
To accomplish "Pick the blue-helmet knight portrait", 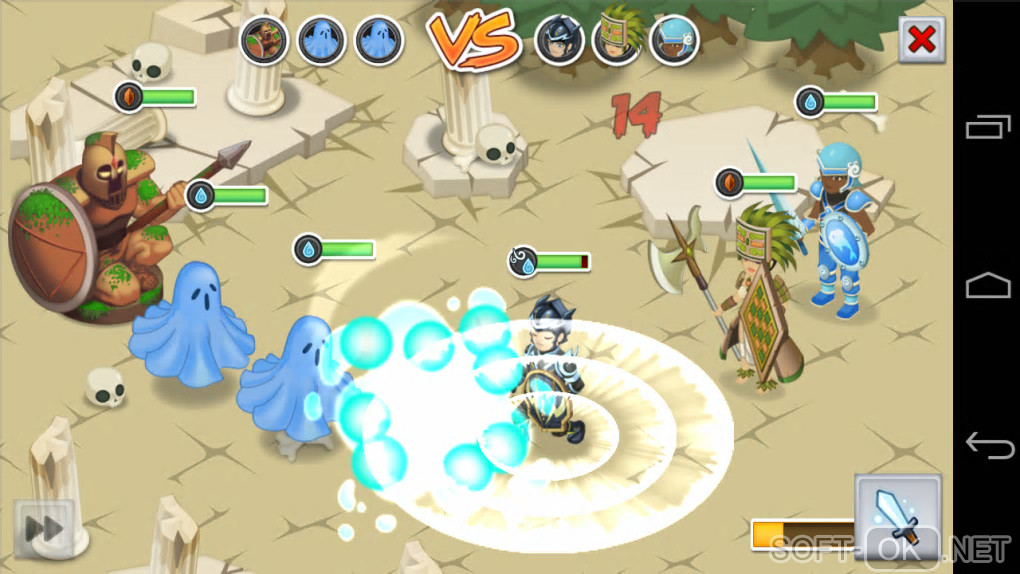I will point(674,41).
